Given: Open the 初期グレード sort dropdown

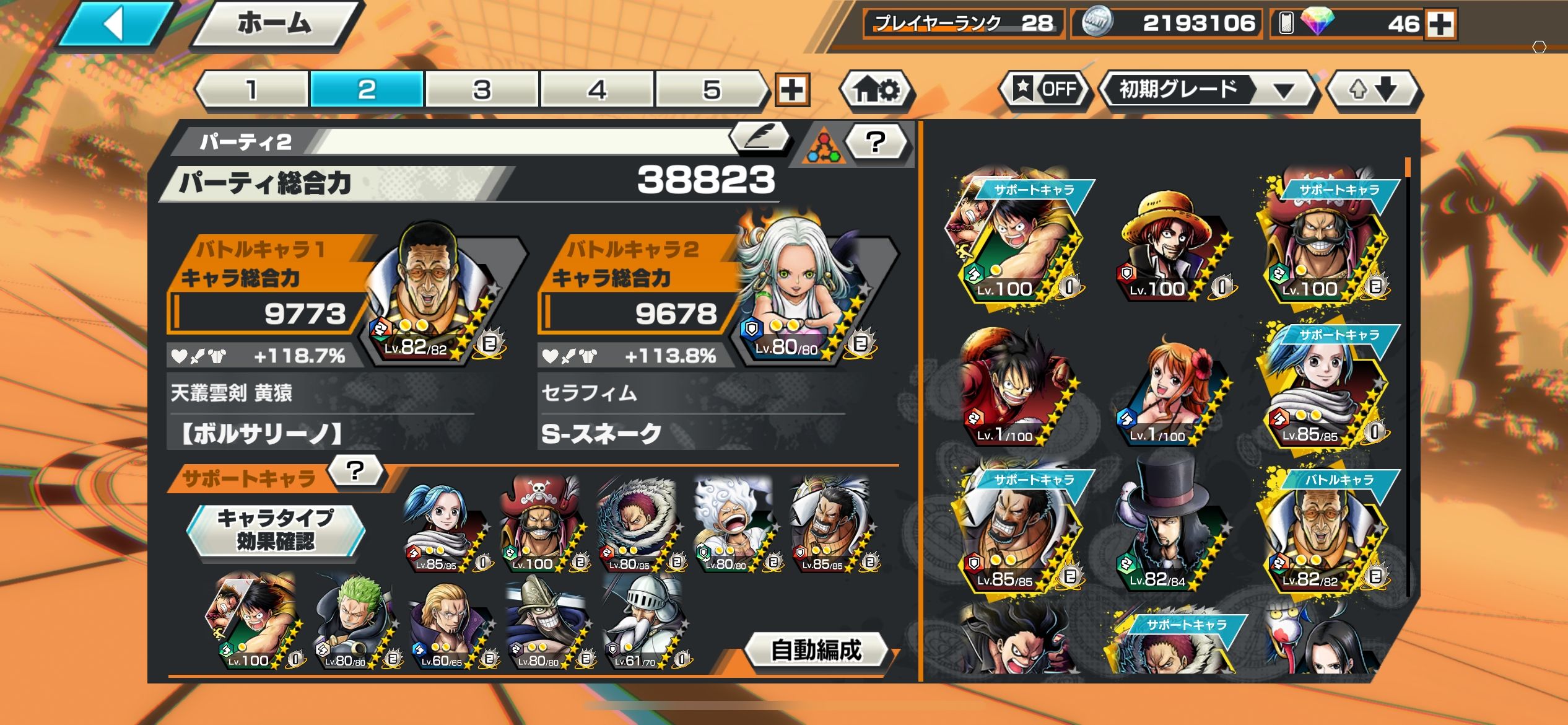Looking at the screenshot, I should coord(1206,90).
